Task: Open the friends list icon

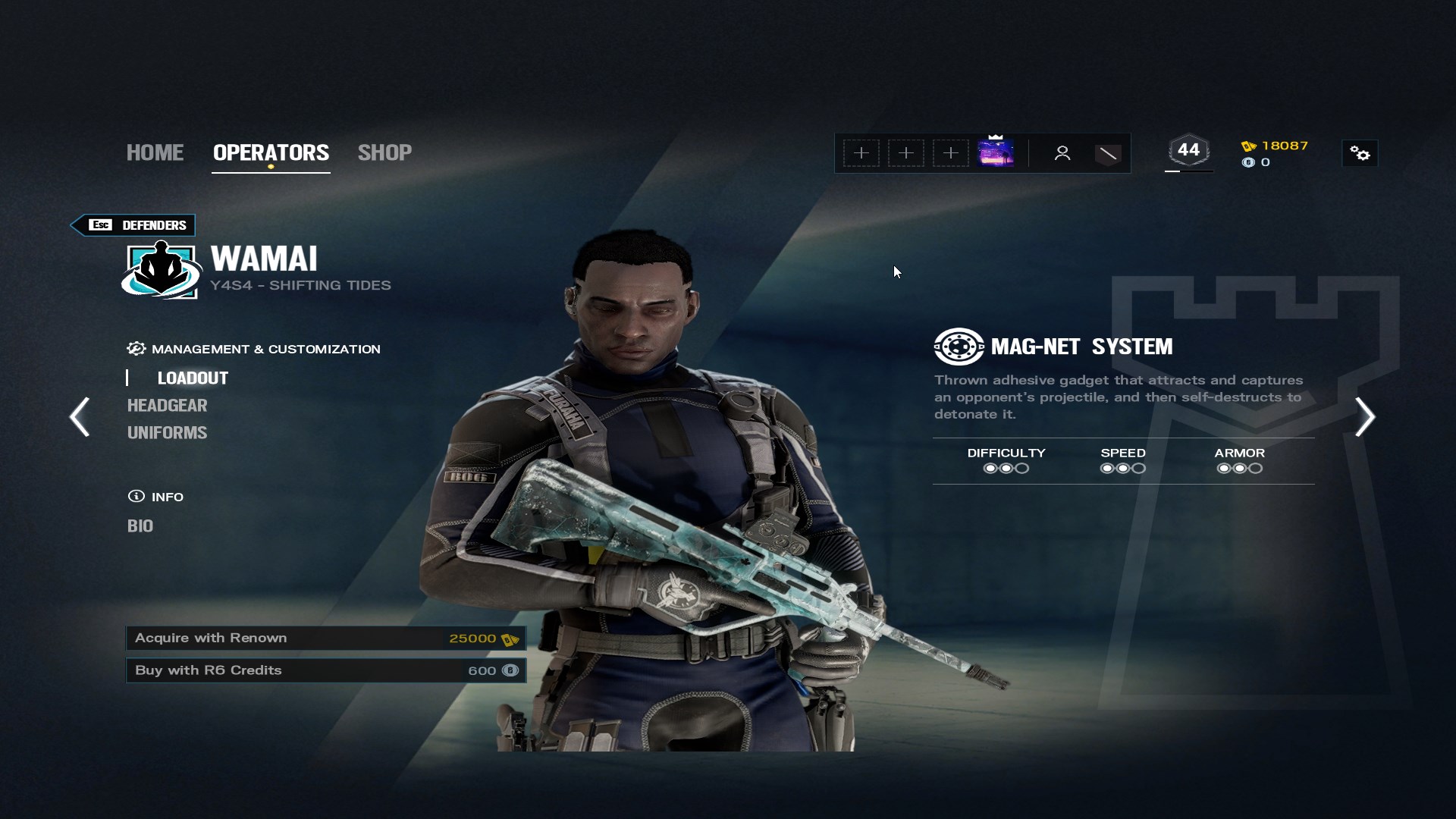Action: (1062, 153)
